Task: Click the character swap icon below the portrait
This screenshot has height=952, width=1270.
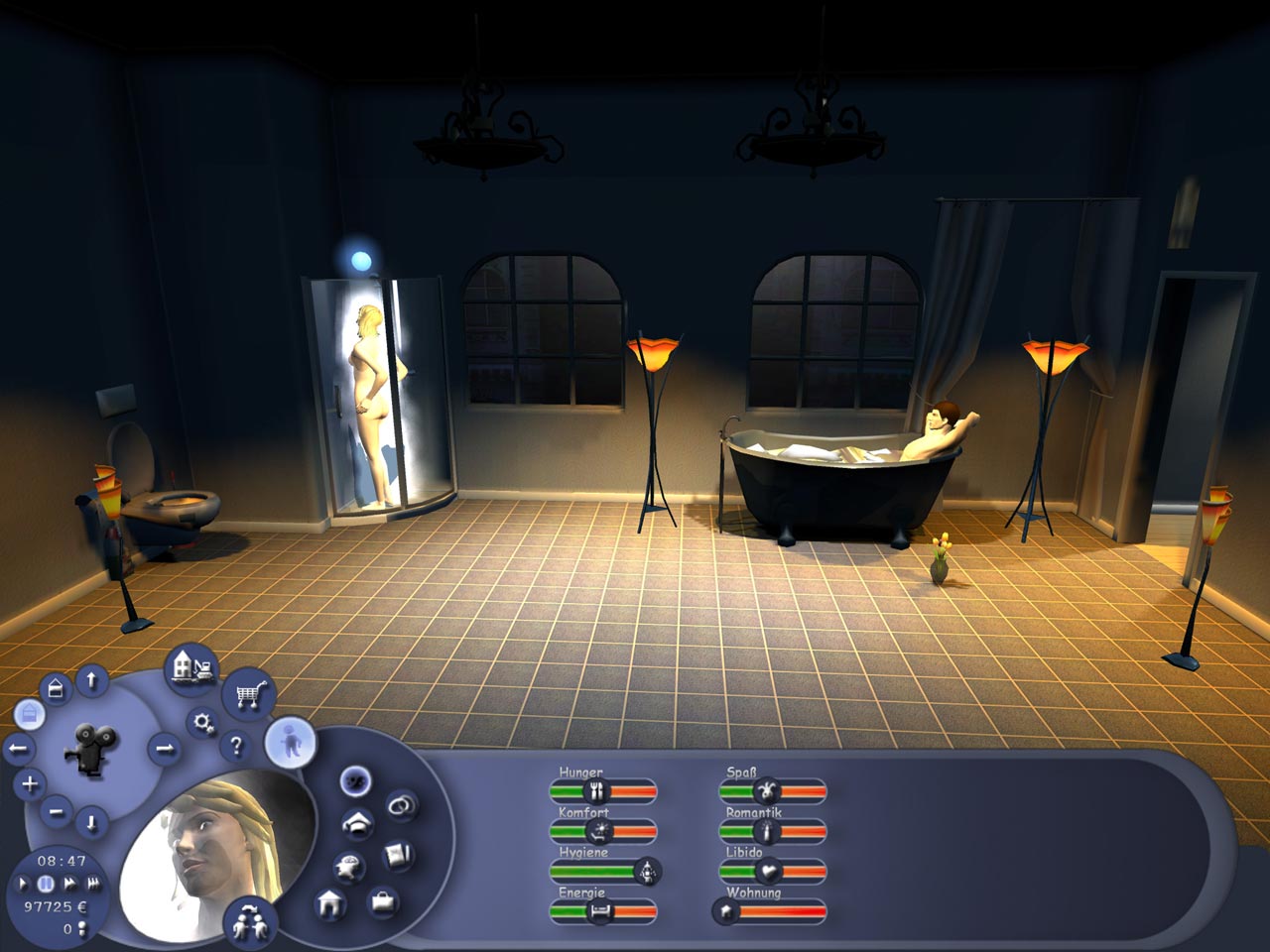Action: [249, 921]
